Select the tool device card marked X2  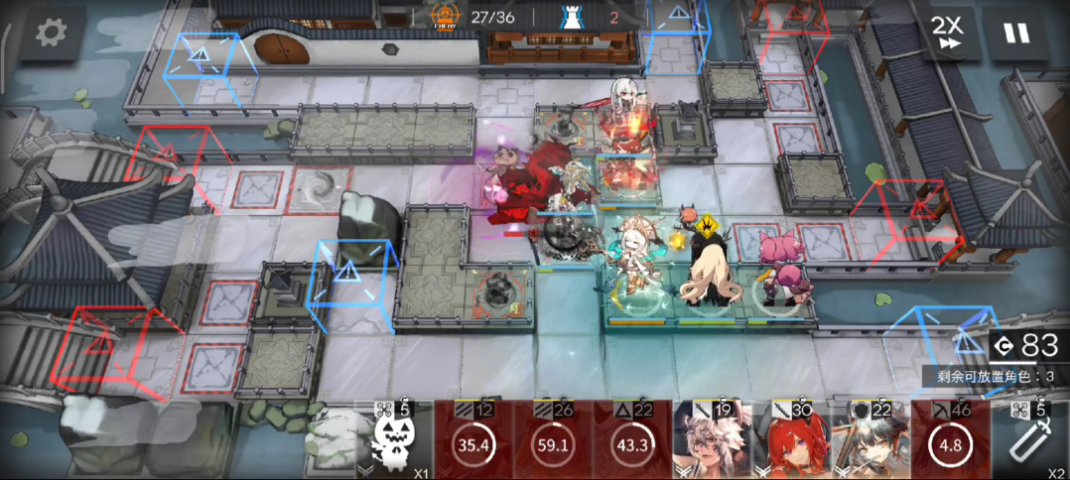1030,441
